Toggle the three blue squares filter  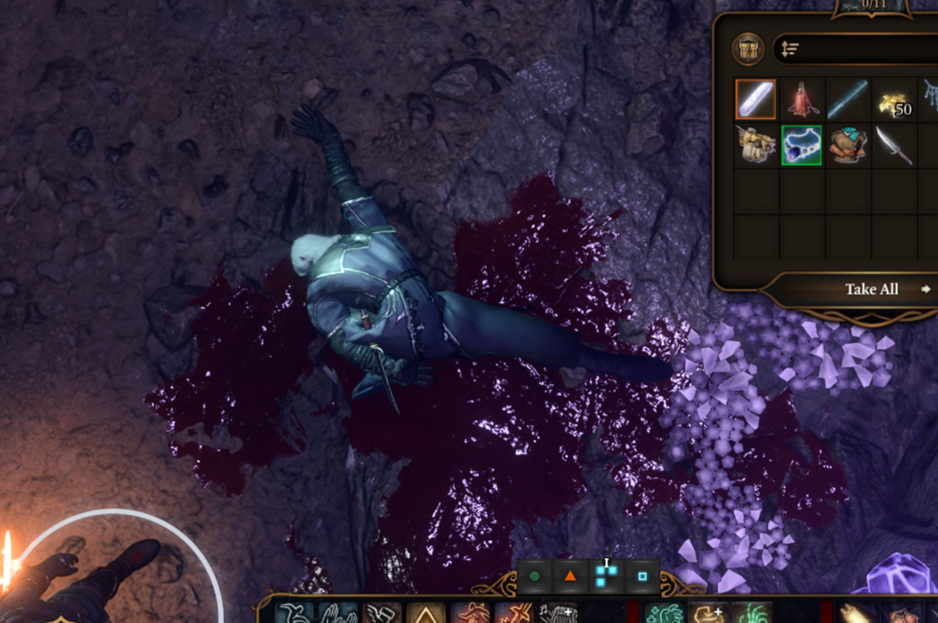tap(606, 576)
